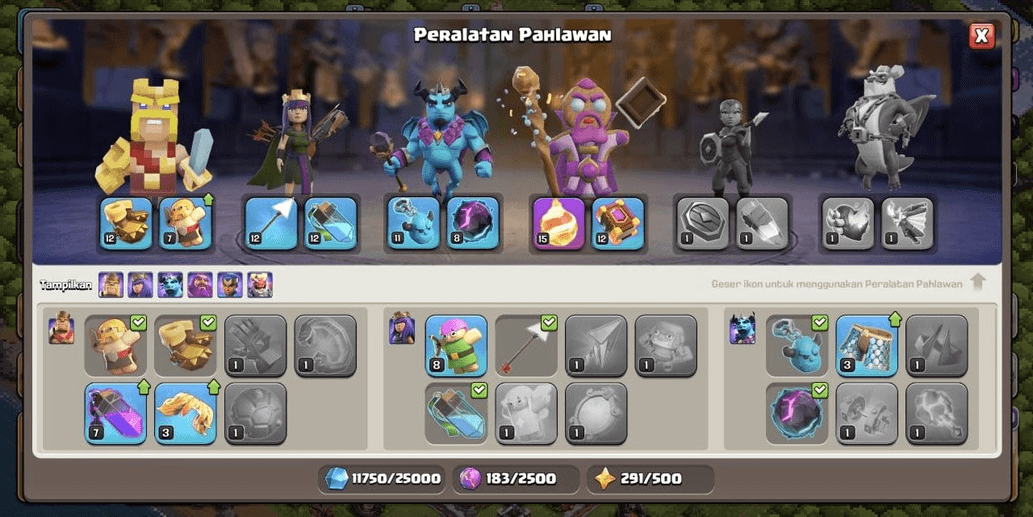
Task: Select the King's equipped Barbarian Puppet slot
Action: pos(186,223)
